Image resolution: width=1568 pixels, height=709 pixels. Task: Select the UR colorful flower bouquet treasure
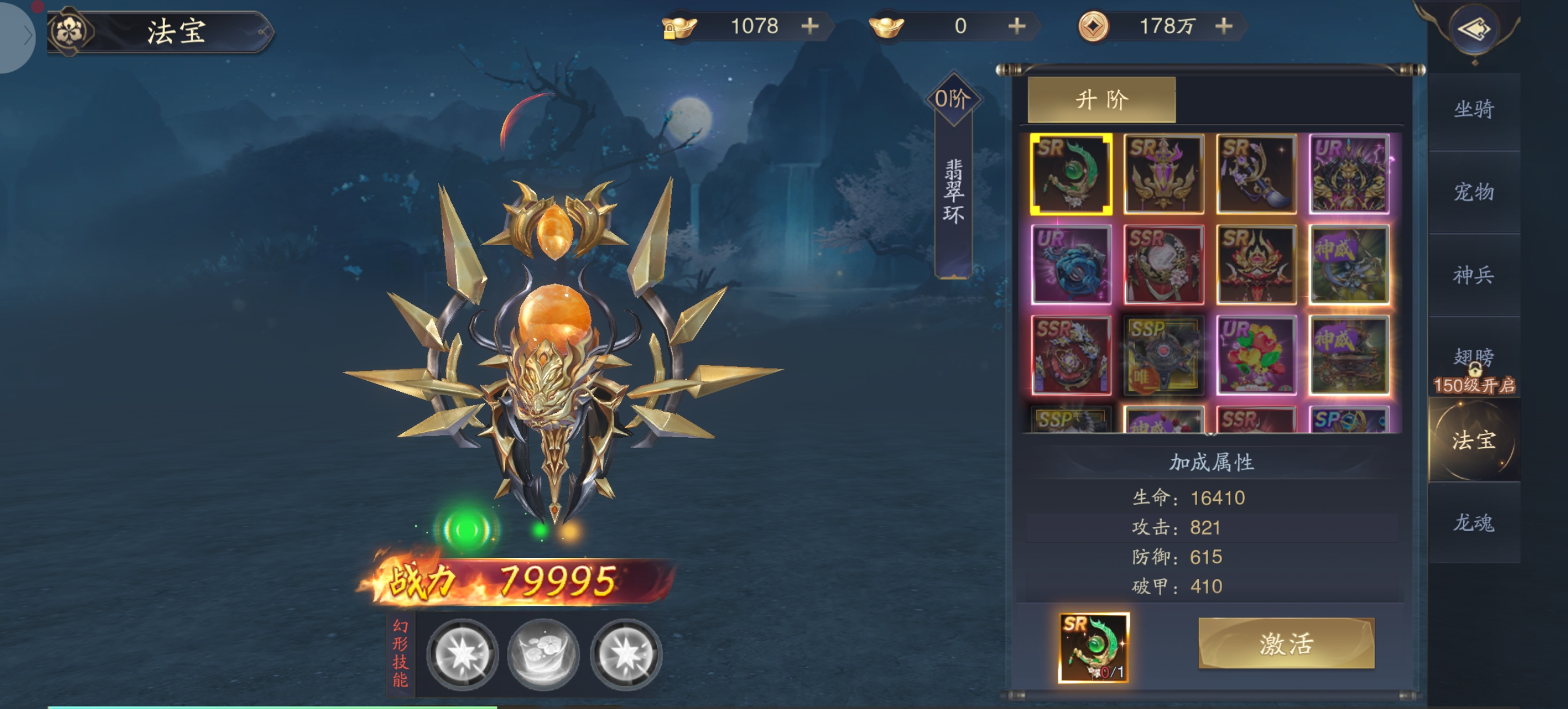point(1256,356)
